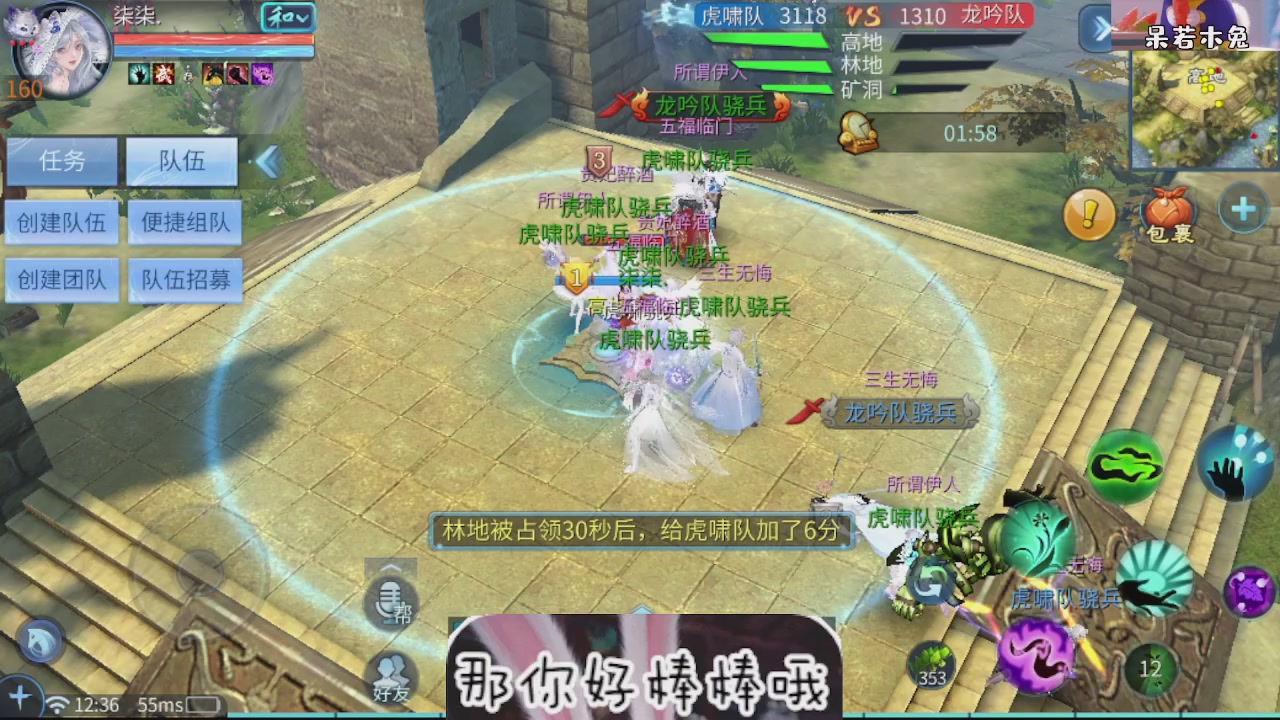Open the 好友 friends panel

tap(390, 672)
